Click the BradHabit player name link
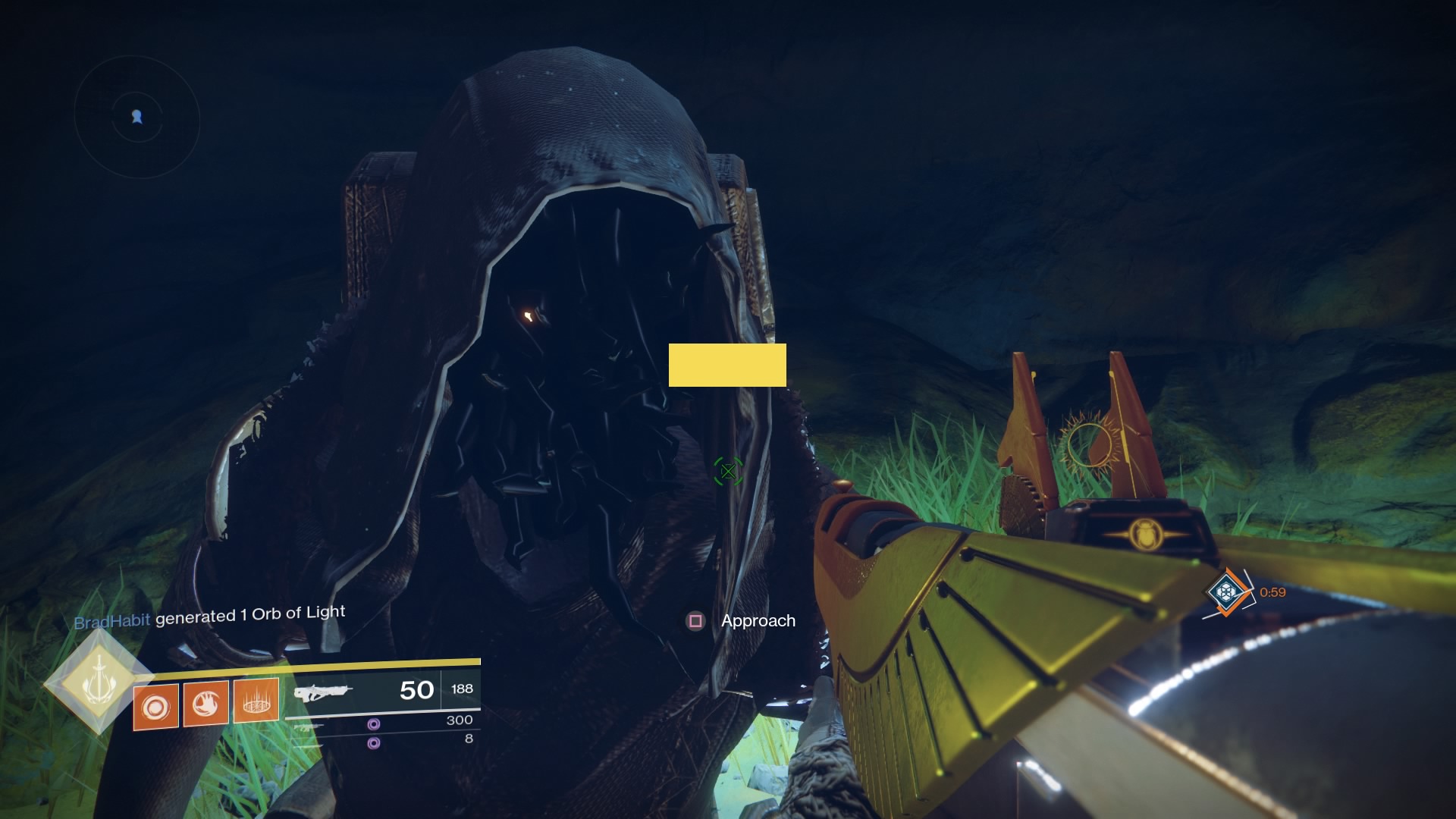This screenshot has width=1456, height=819. click(112, 617)
